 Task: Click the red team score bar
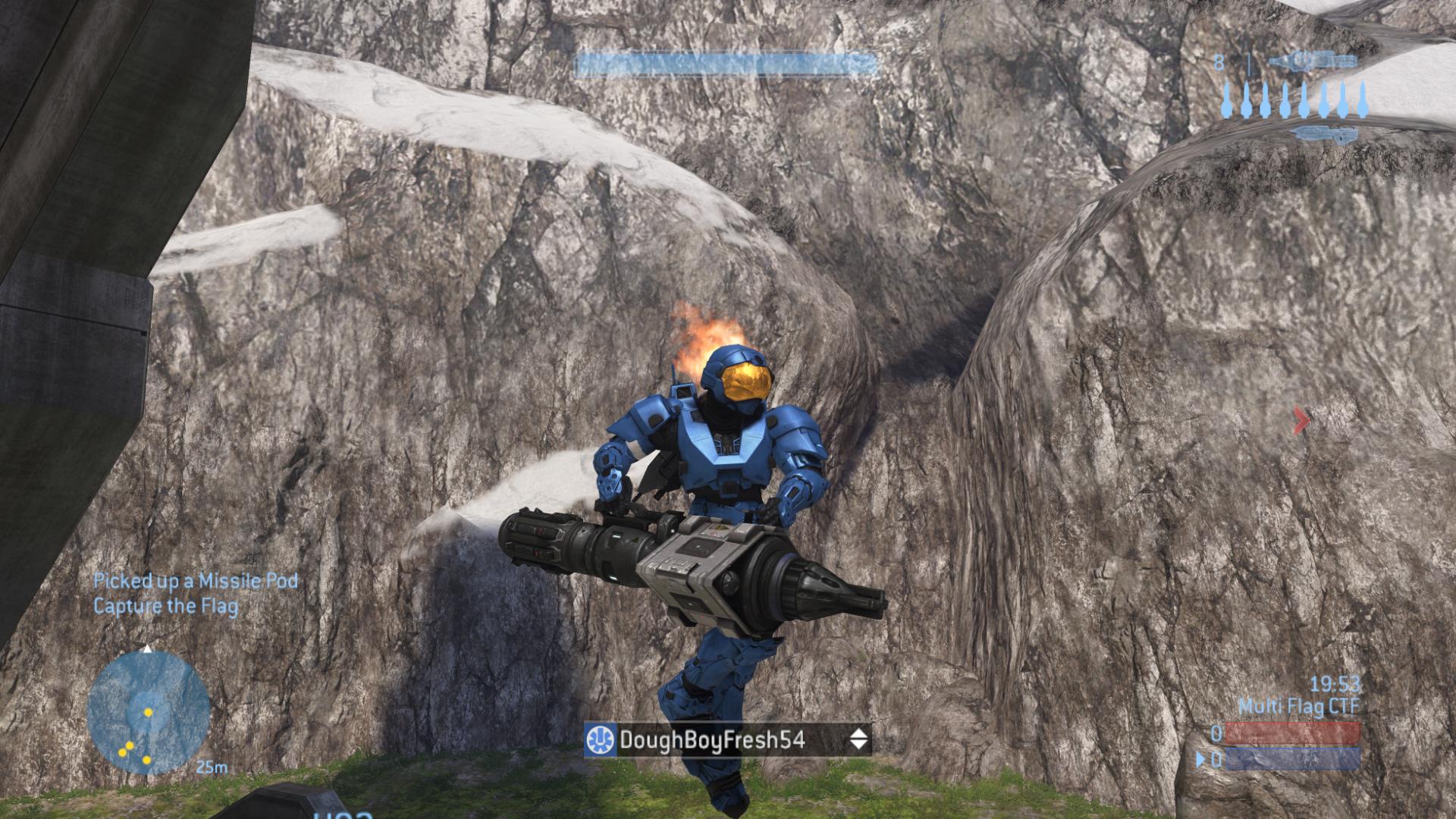tap(1291, 733)
